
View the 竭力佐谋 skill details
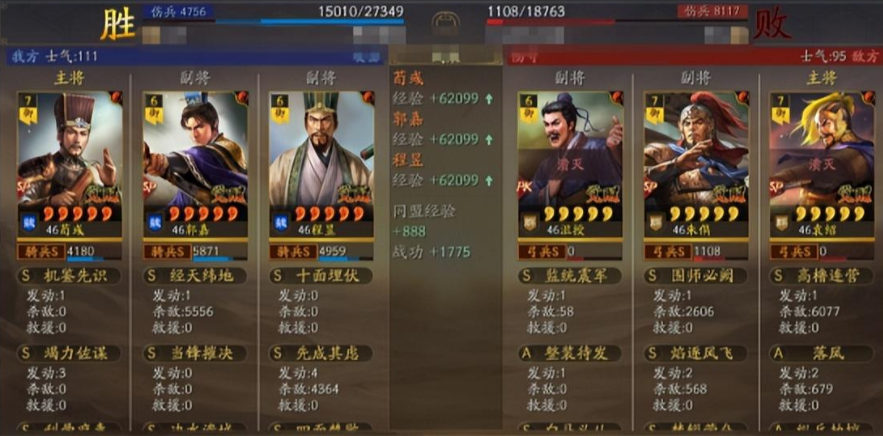tap(70, 353)
